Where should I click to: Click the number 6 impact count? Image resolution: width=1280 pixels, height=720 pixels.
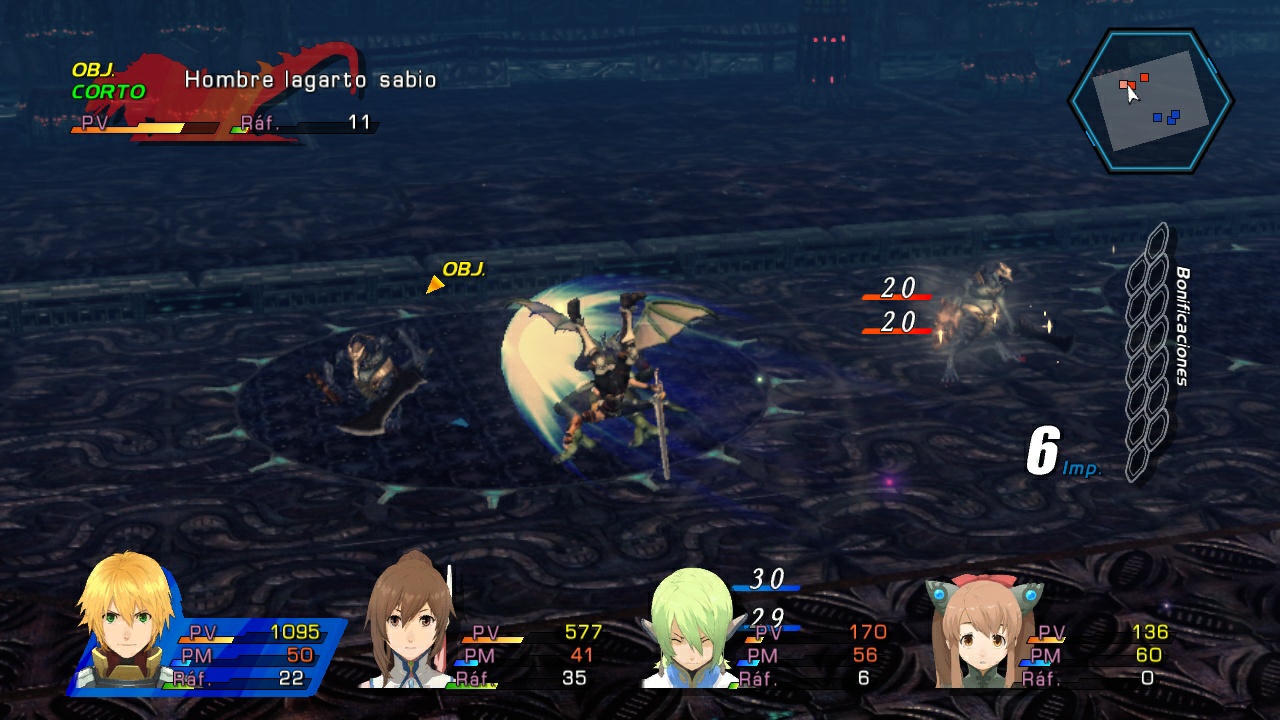1043,447
